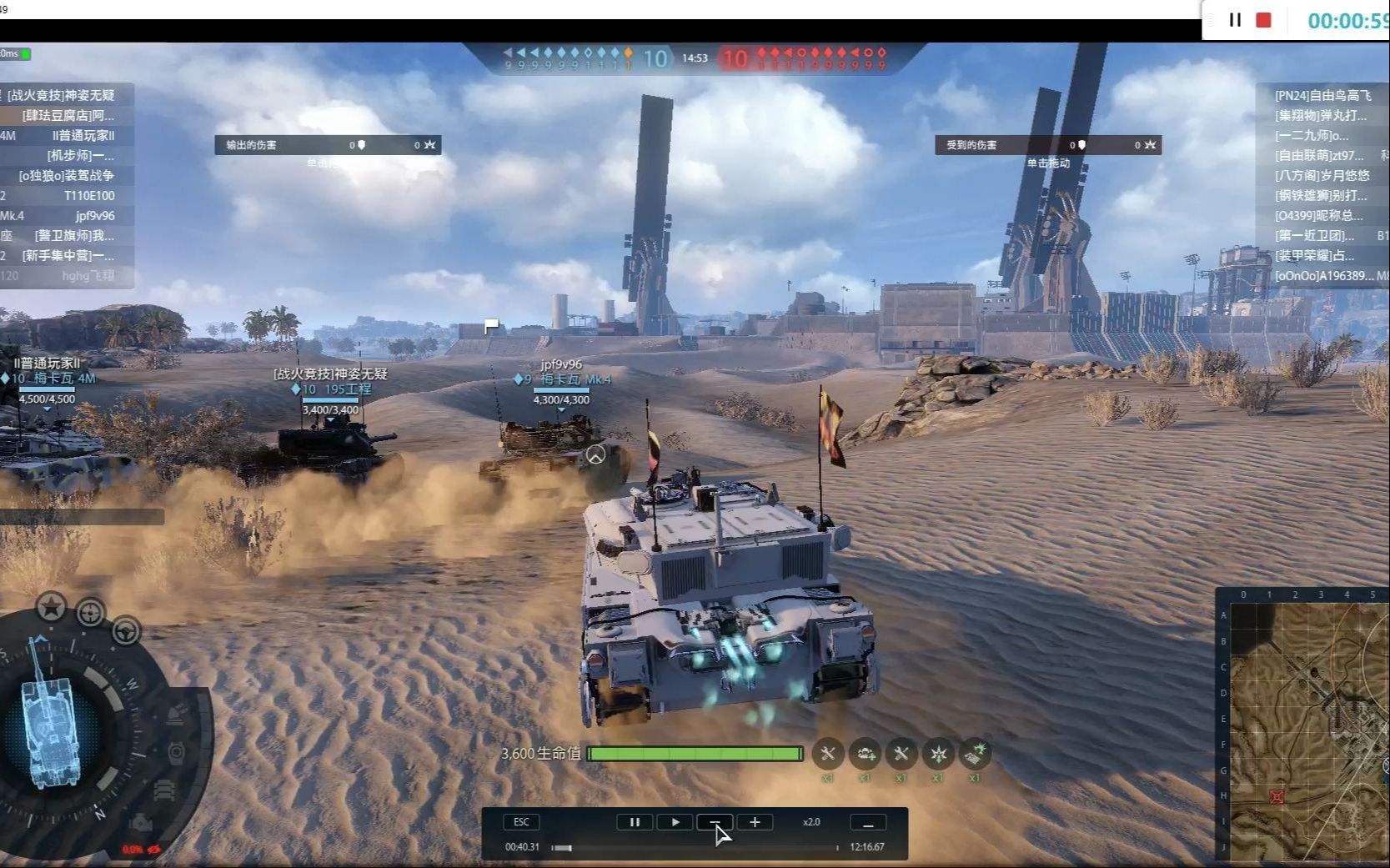Viewport: 1390px width, 868px height.
Task: Select the commander star crew icon
Action: (x=51, y=607)
